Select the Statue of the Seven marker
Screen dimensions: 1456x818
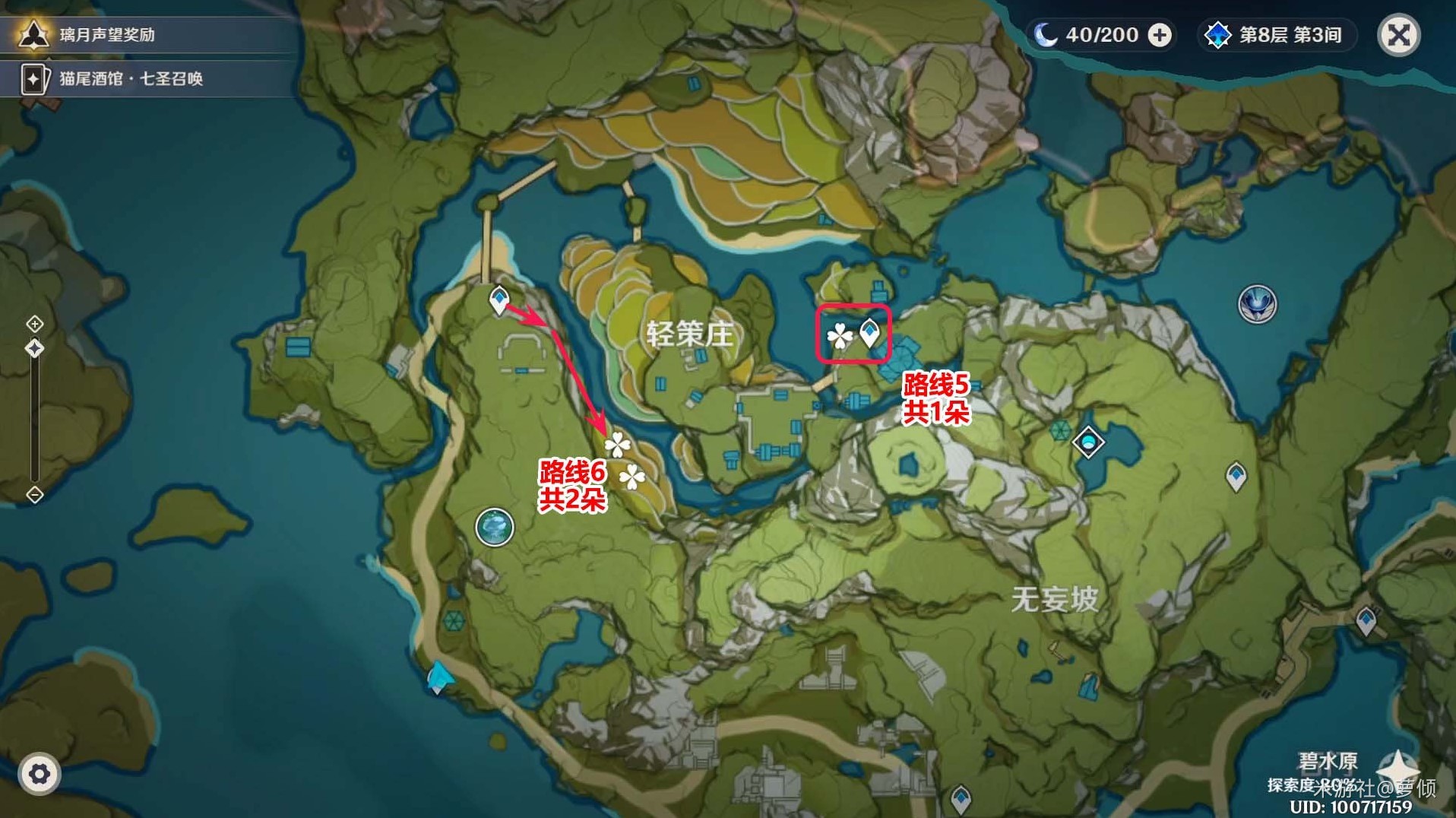click(1257, 304)
